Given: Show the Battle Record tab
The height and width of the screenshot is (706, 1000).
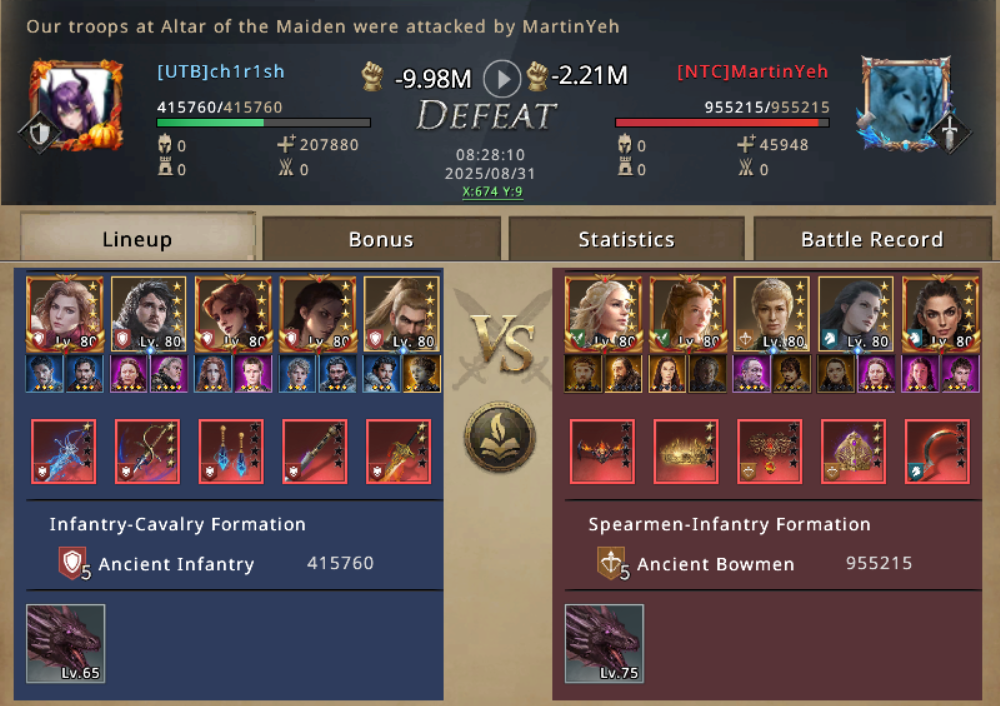Looking at the screenshot, I should [872, 239].
